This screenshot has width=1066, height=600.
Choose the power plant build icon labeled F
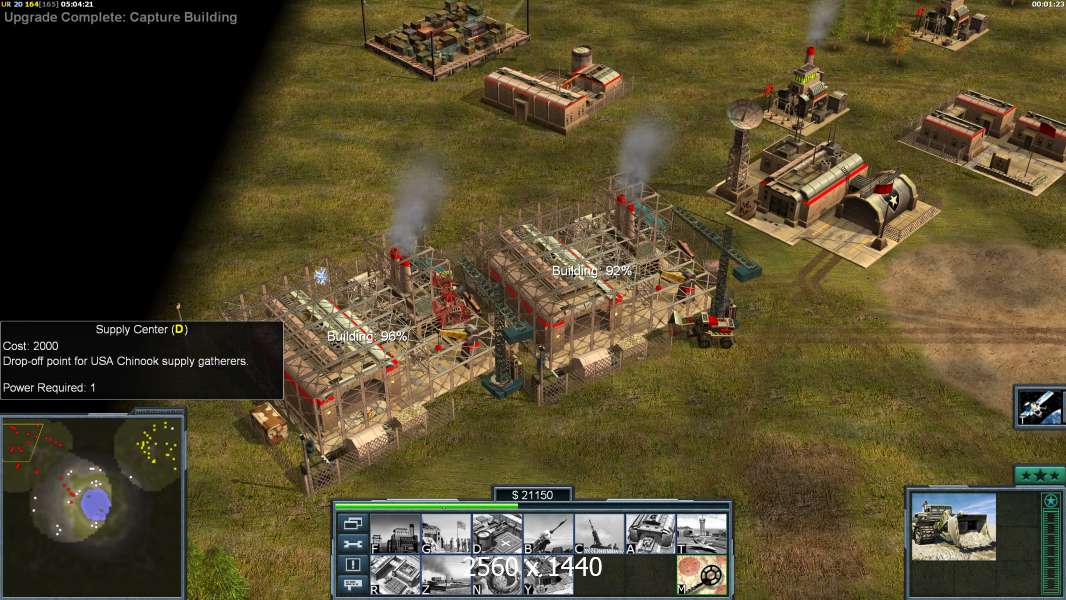(x=395, y=533)
